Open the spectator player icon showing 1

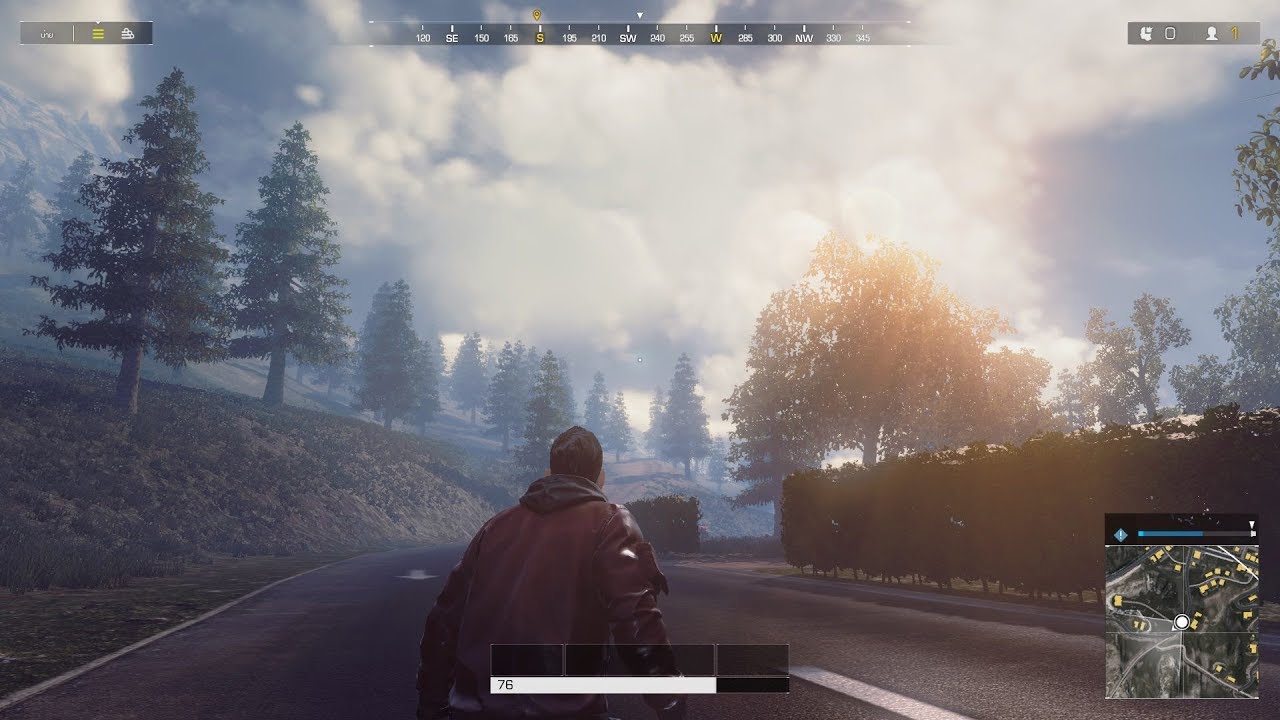tap(1214, 33)
